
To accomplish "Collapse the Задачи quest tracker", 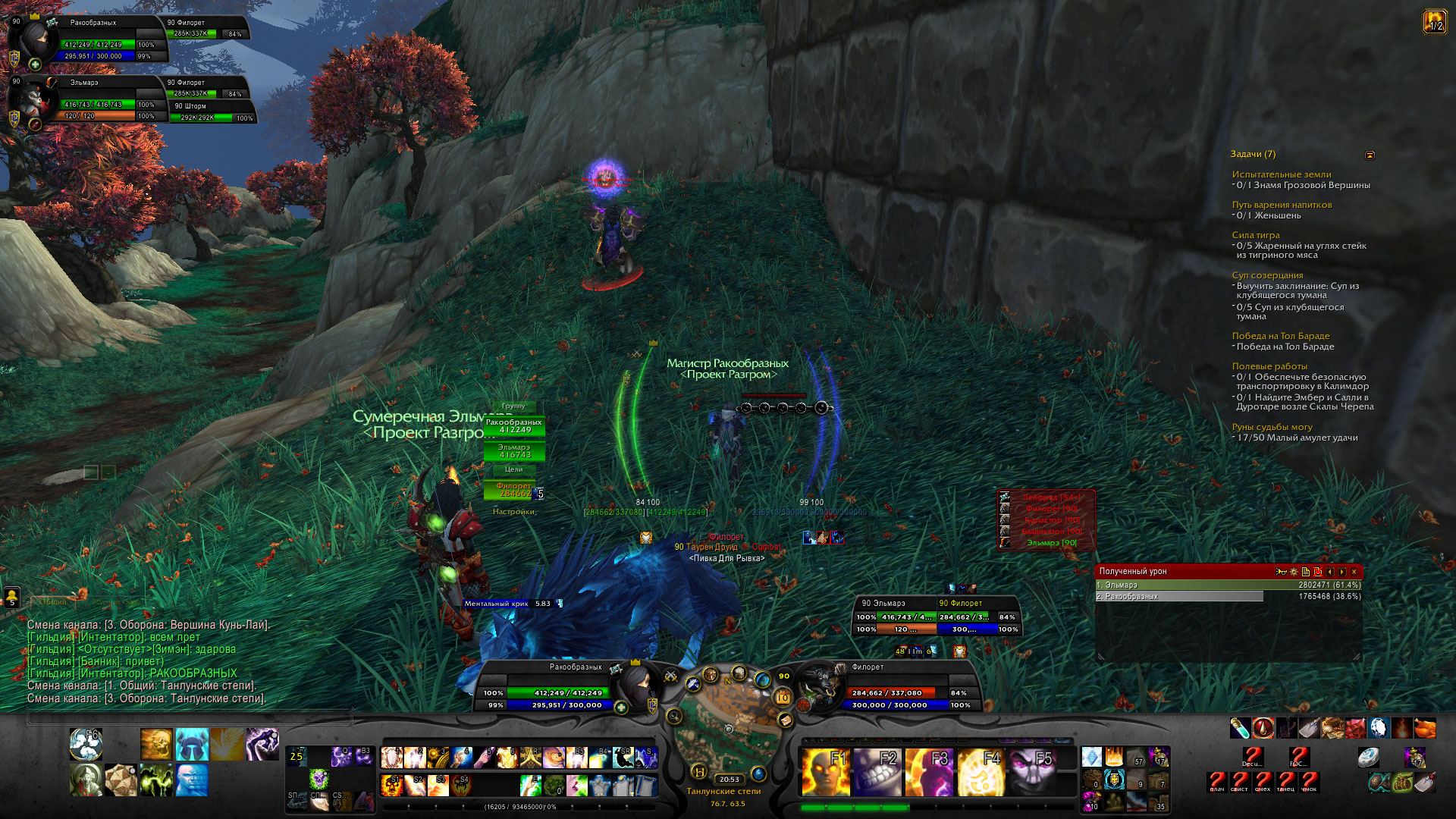I will 1370,155.
